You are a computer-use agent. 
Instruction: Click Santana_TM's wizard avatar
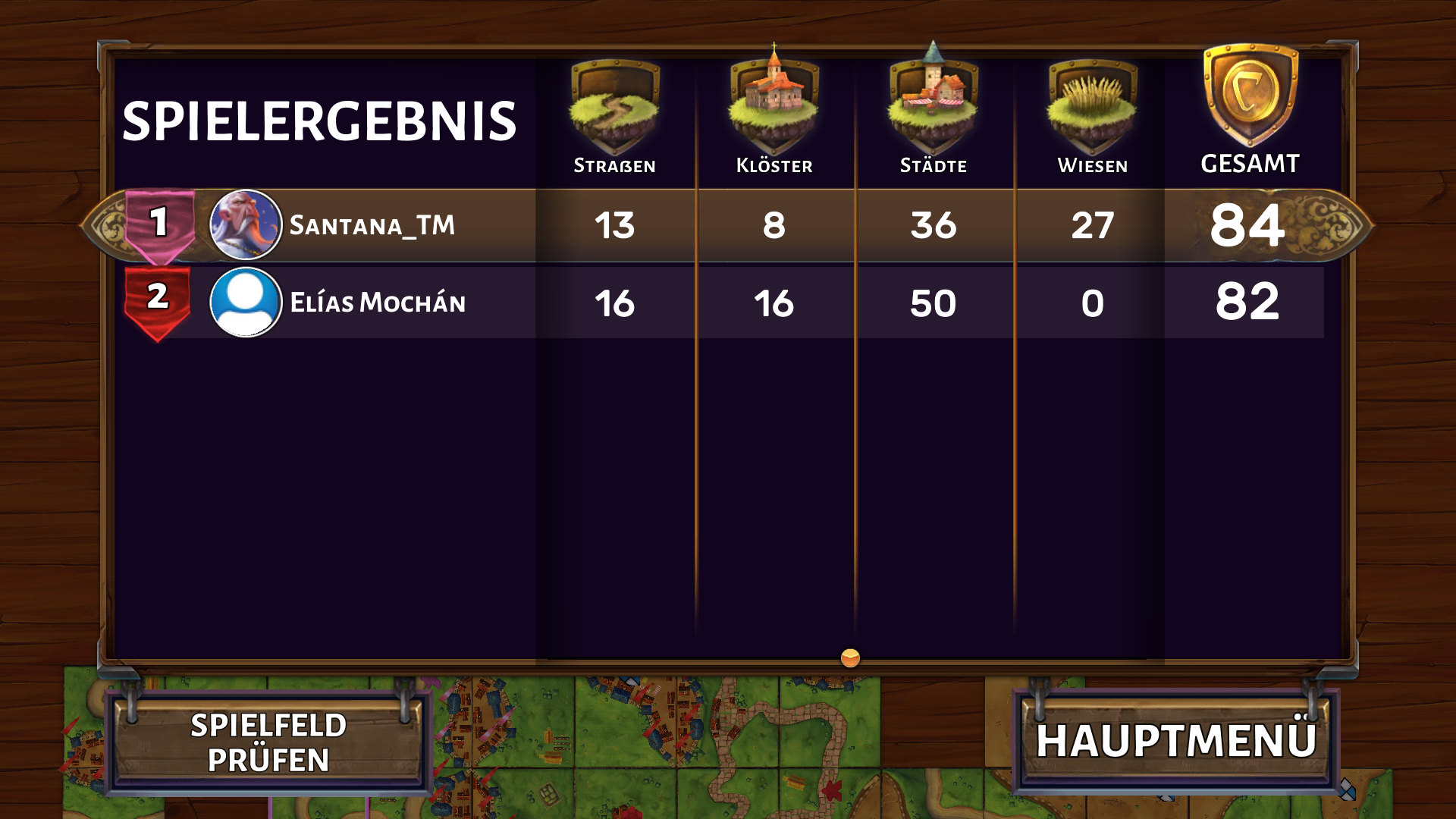[245, 225]
